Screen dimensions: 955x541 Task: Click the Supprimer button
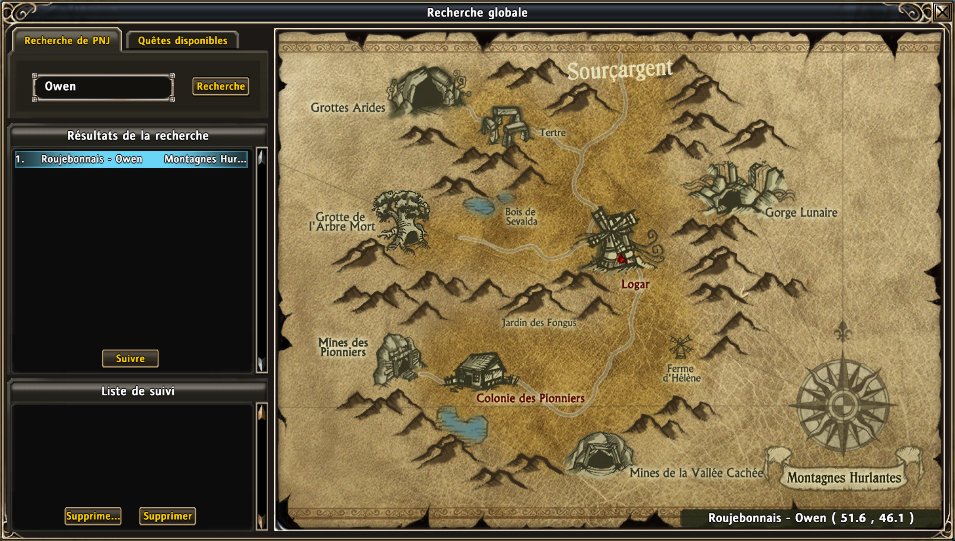pyautogui.click(x=167, y=516)
